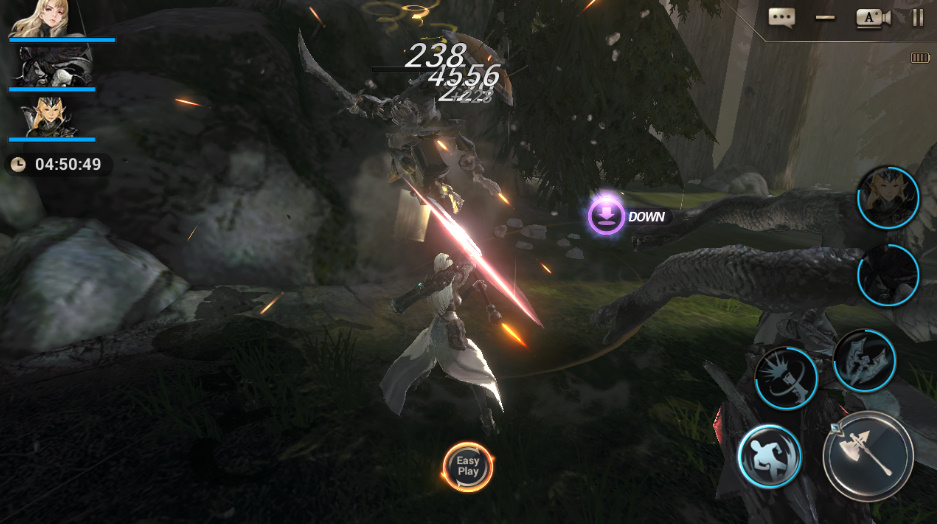
Task: Use the basic axe attack button
Action: (x=867, y=455)
